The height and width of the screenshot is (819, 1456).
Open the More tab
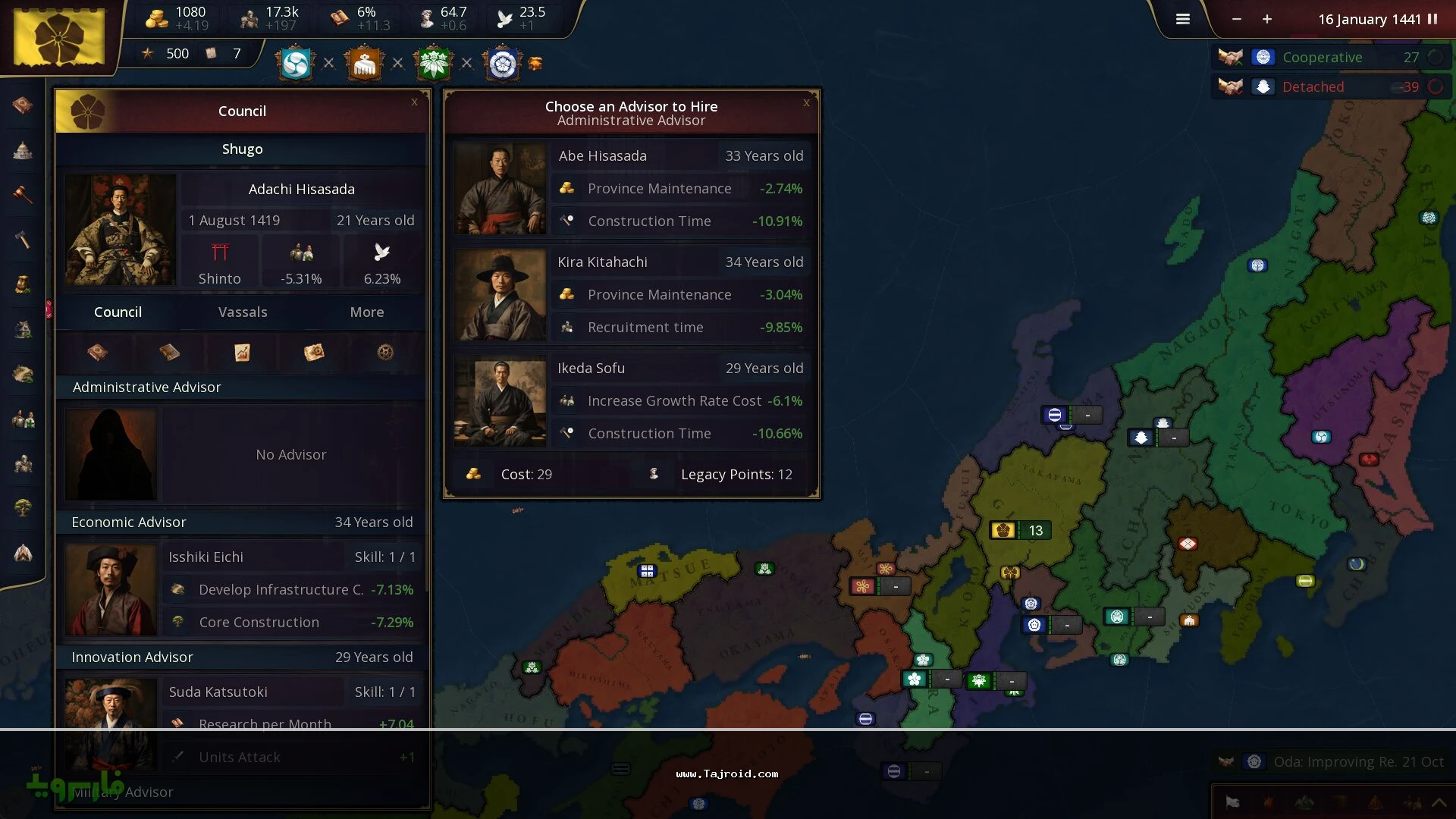367,312
